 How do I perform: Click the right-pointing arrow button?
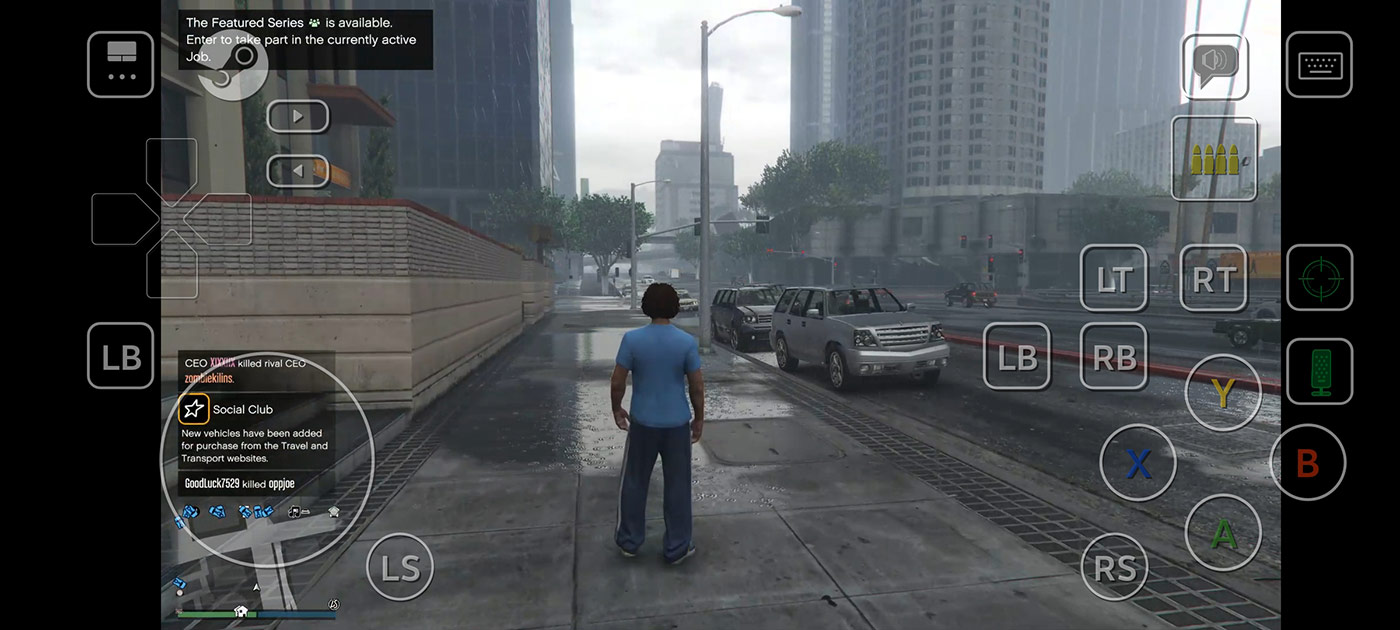298,116
